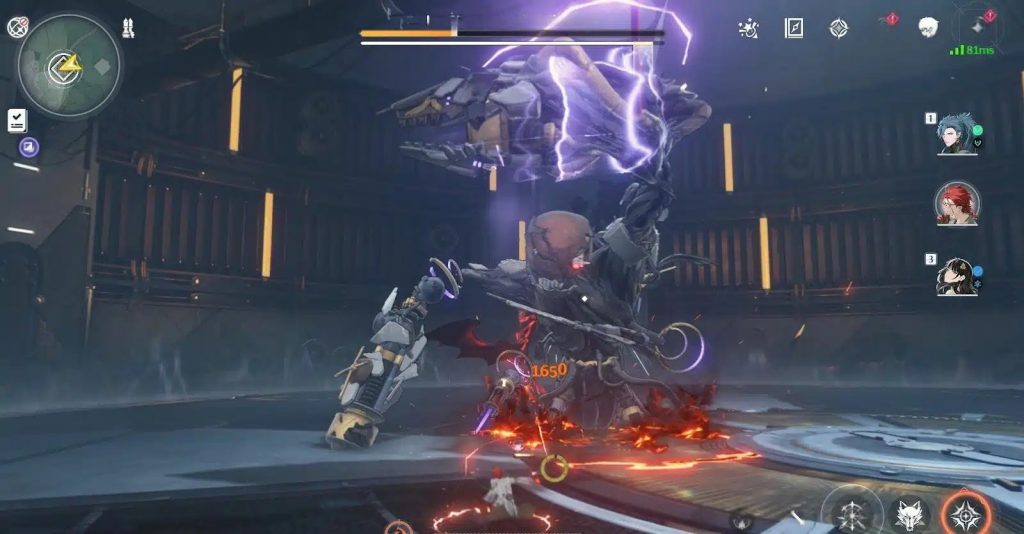Image resolution: width=1024 pixels, height=534 pixels.
Task: Open the quest checklist icon
Action: click(x=17, y=121)
